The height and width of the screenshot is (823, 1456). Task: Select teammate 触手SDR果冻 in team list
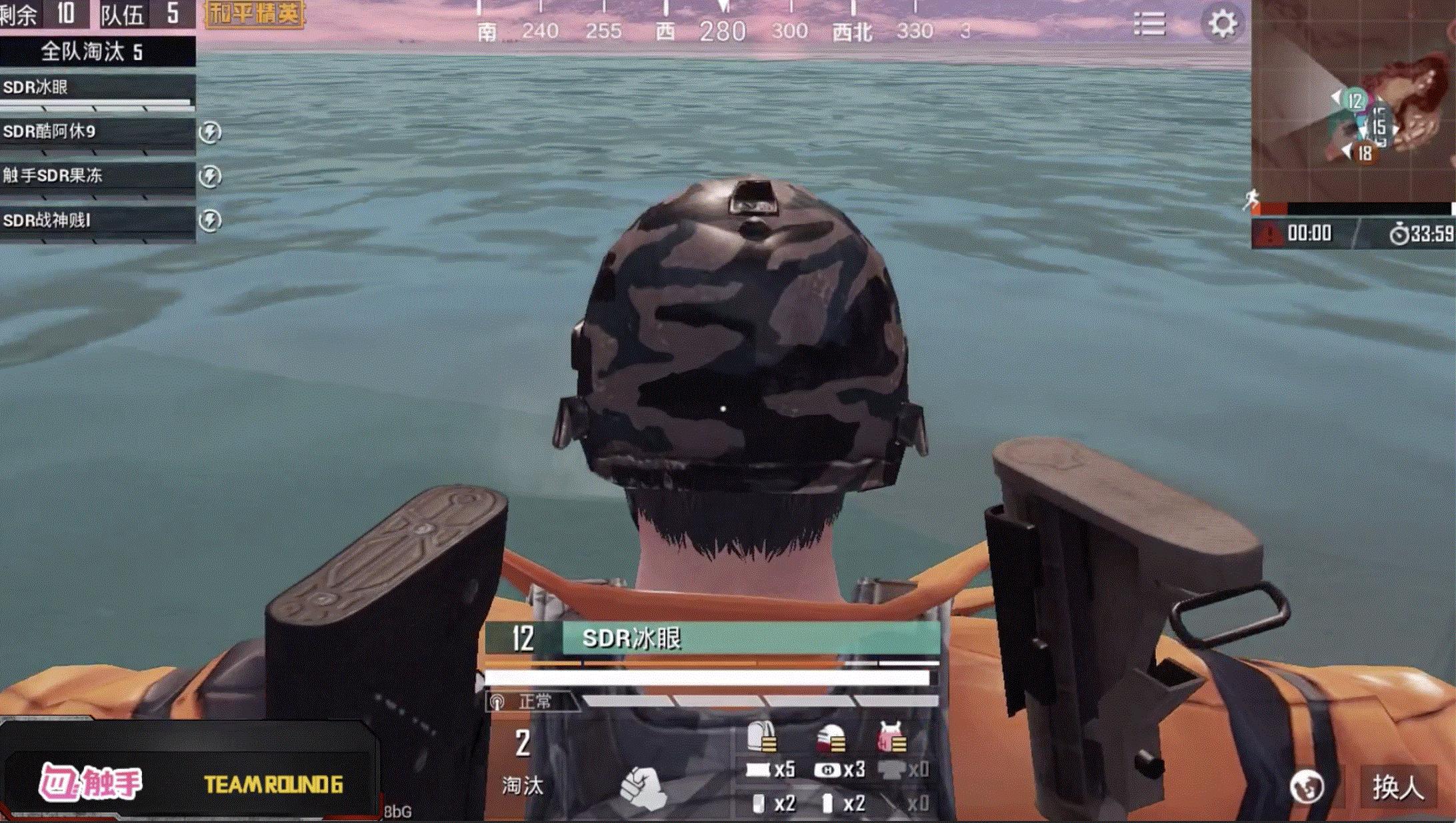tap(97, 176)
